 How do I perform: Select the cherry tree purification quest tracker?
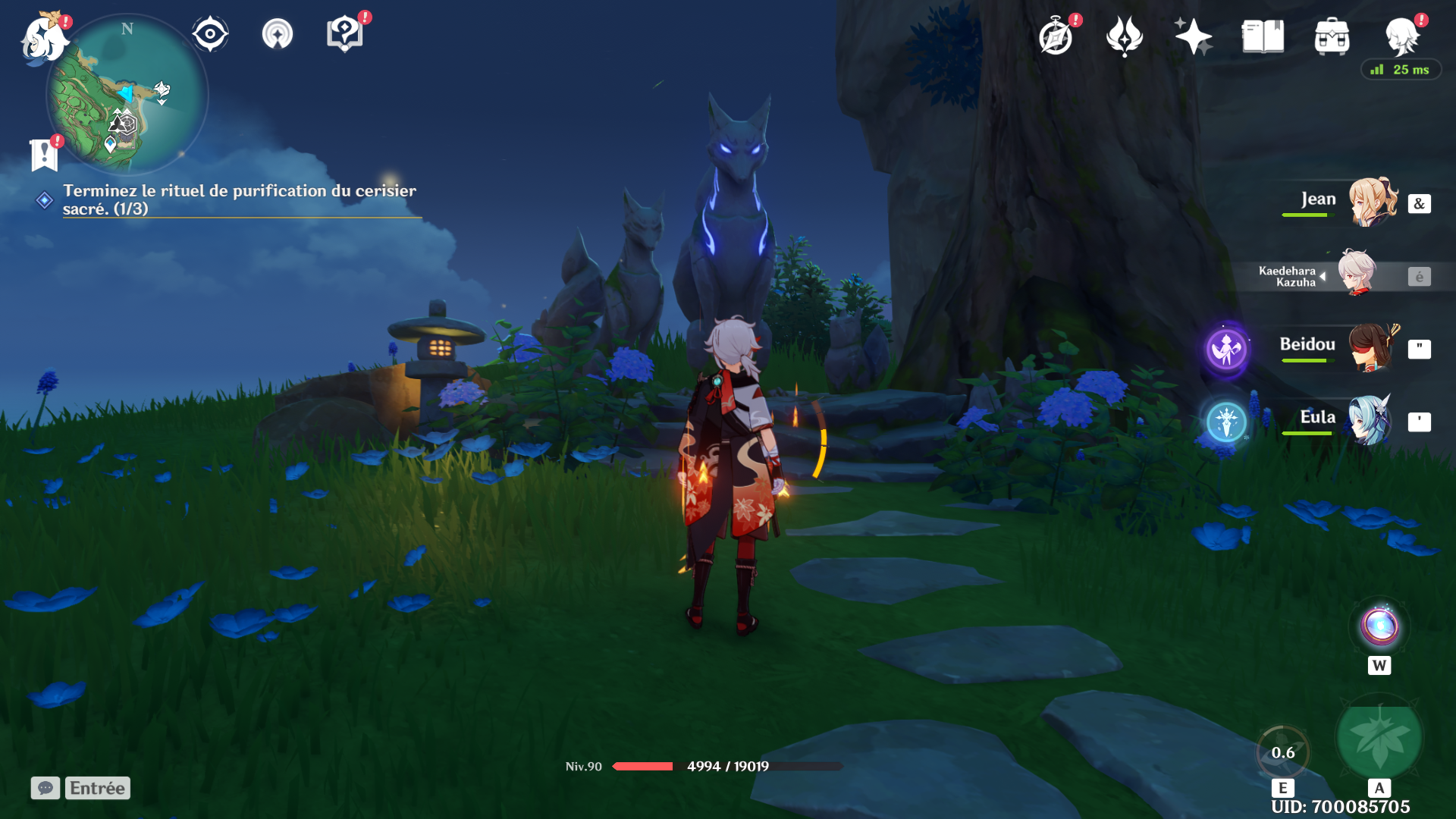[239, 199]
